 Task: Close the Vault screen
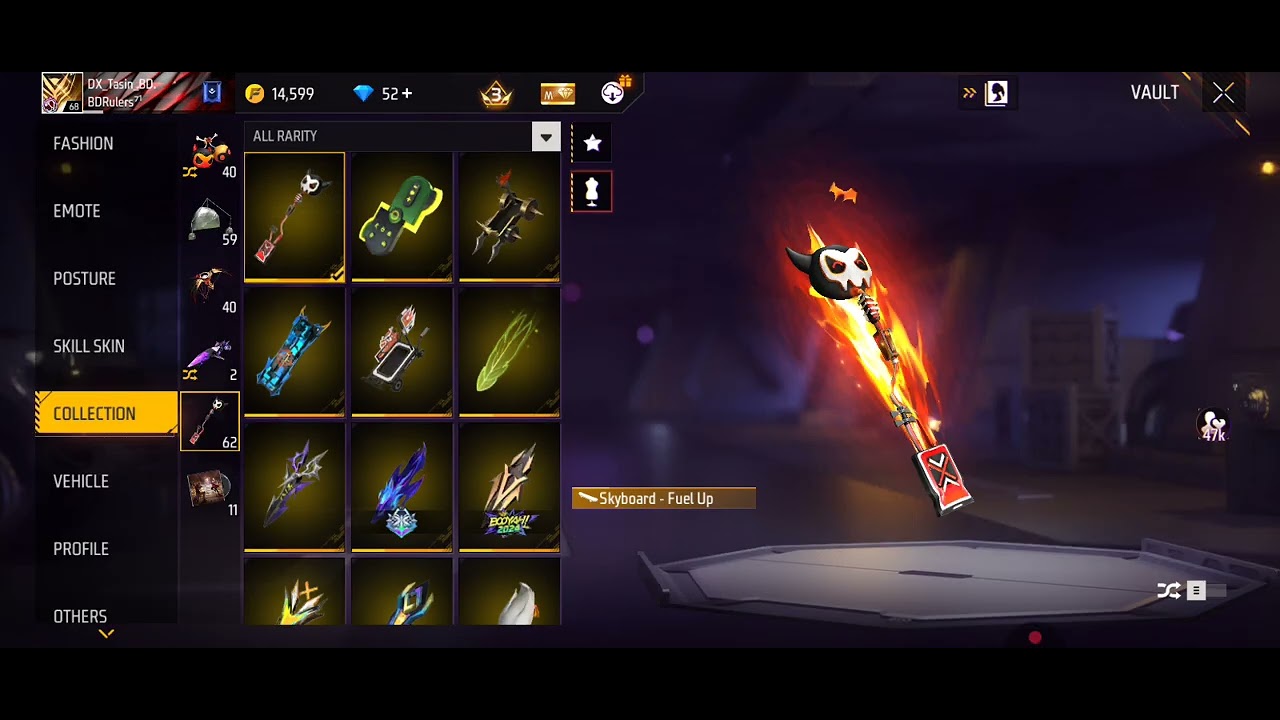(x=1223, y=93)
